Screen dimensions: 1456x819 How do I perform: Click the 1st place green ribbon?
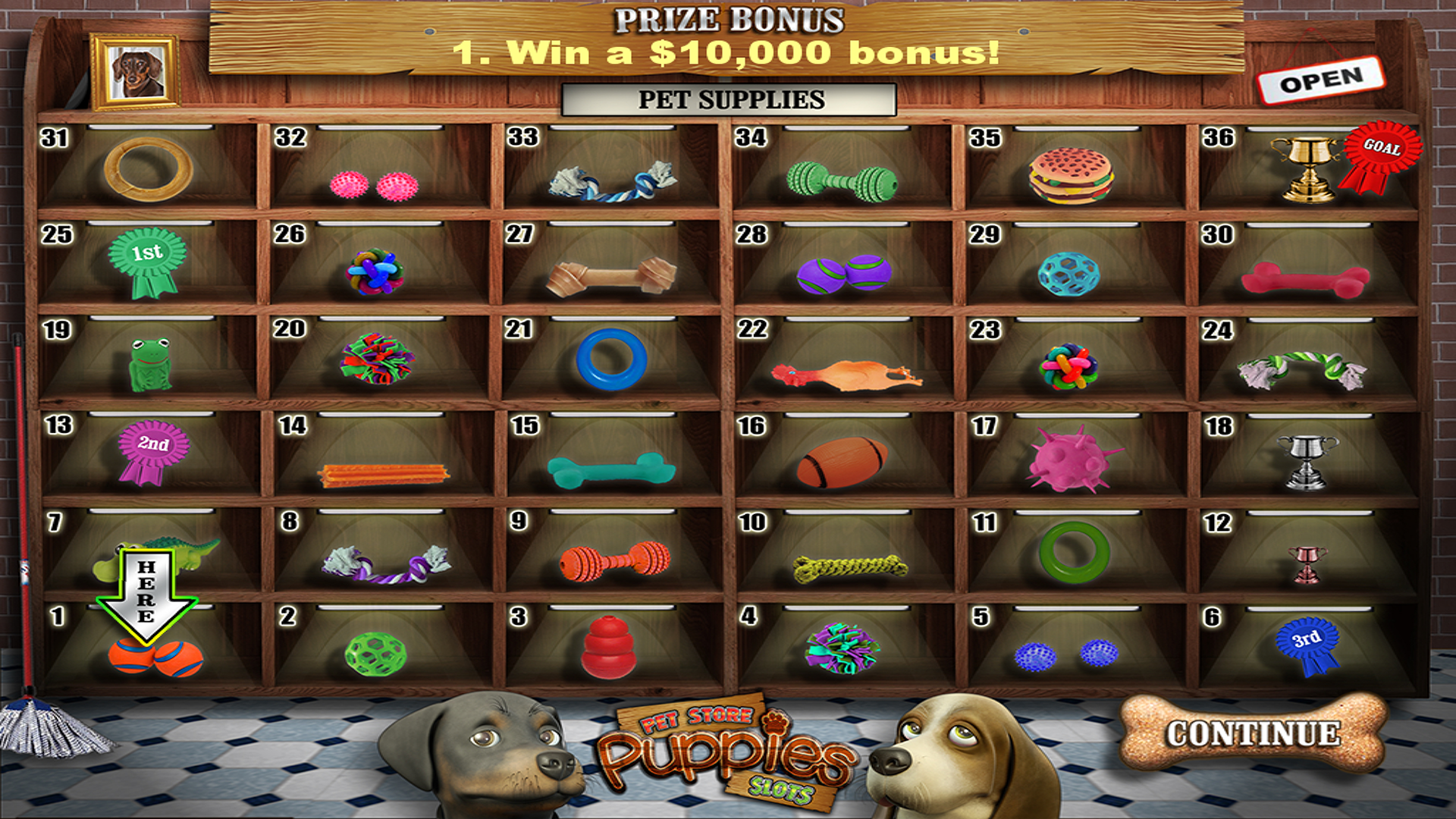pyautogui.click(x=148, y=262)
